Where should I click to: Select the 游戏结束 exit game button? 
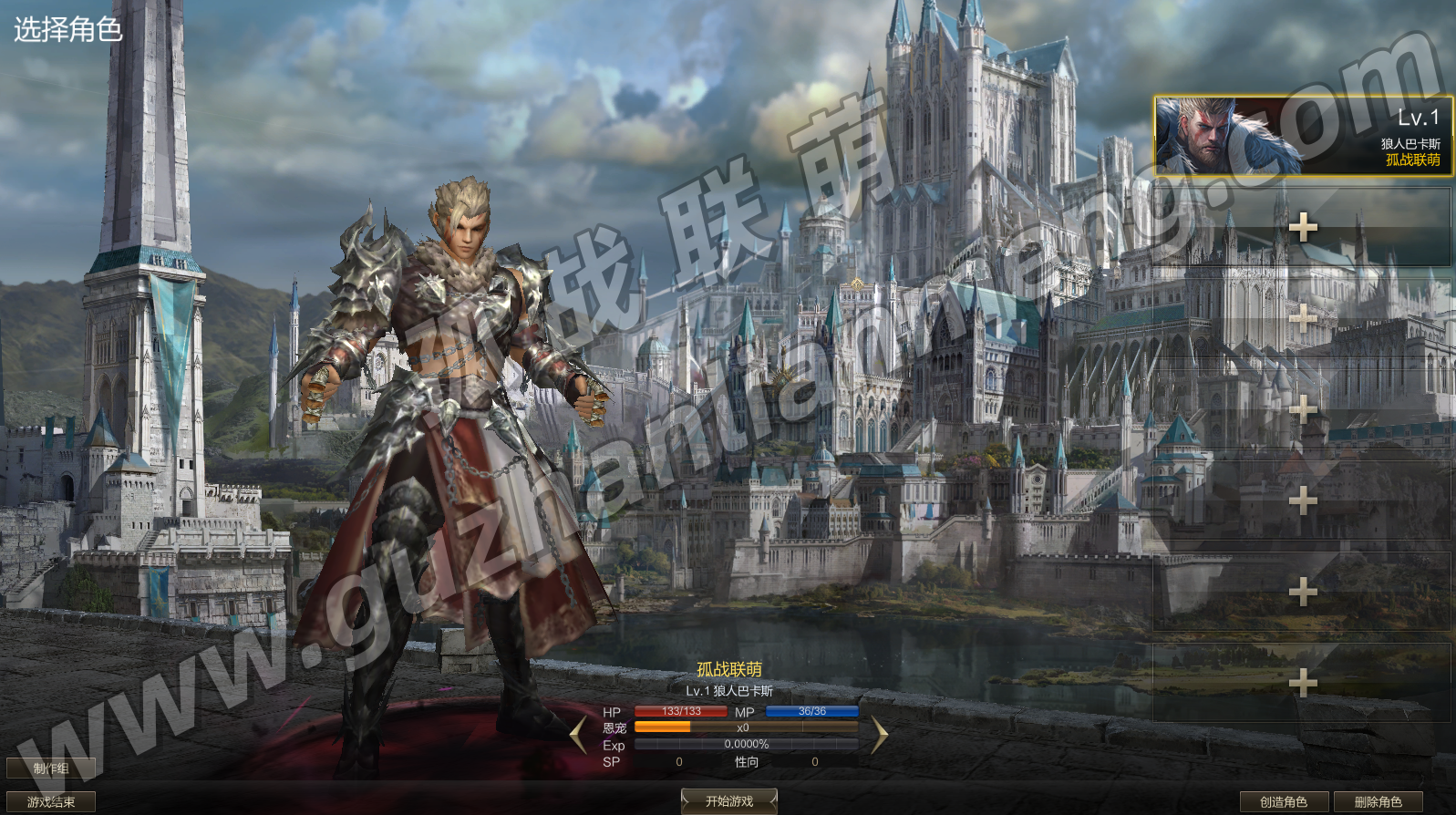click(51, 802)
